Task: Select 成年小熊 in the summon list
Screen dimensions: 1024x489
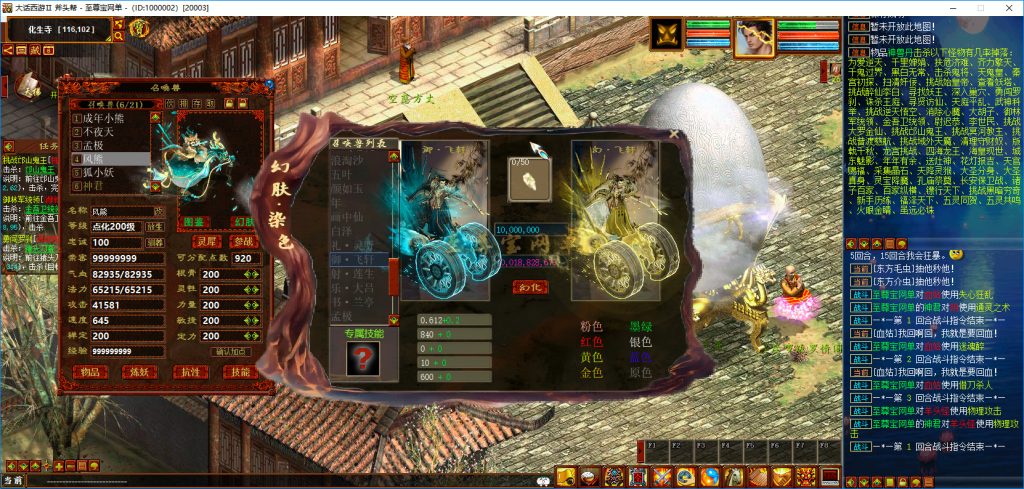Action: point(105,118)
